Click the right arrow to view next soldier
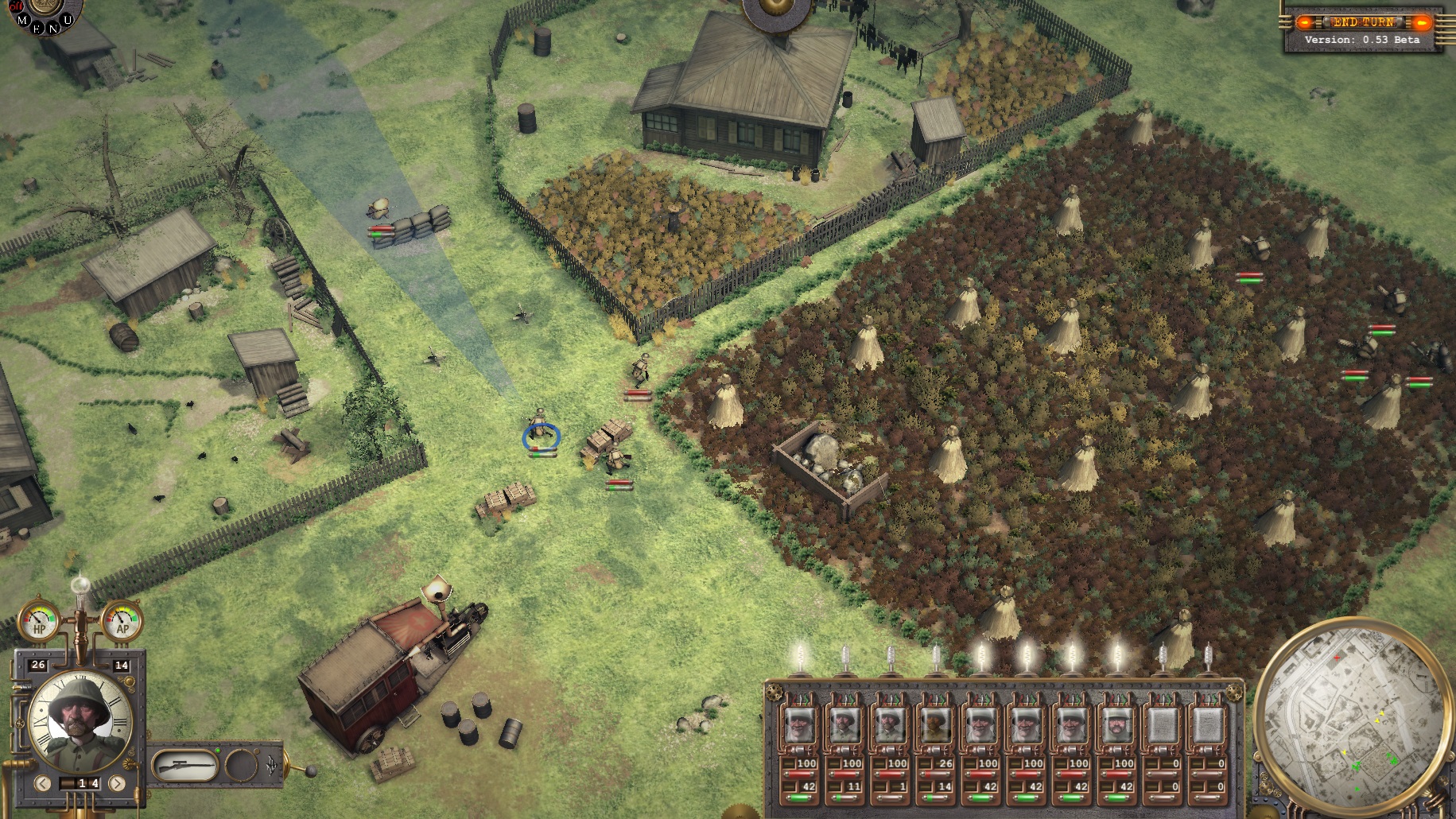The width and height of the screenshot is (1456, 819). pyautogui.click(x=117, y=782)
